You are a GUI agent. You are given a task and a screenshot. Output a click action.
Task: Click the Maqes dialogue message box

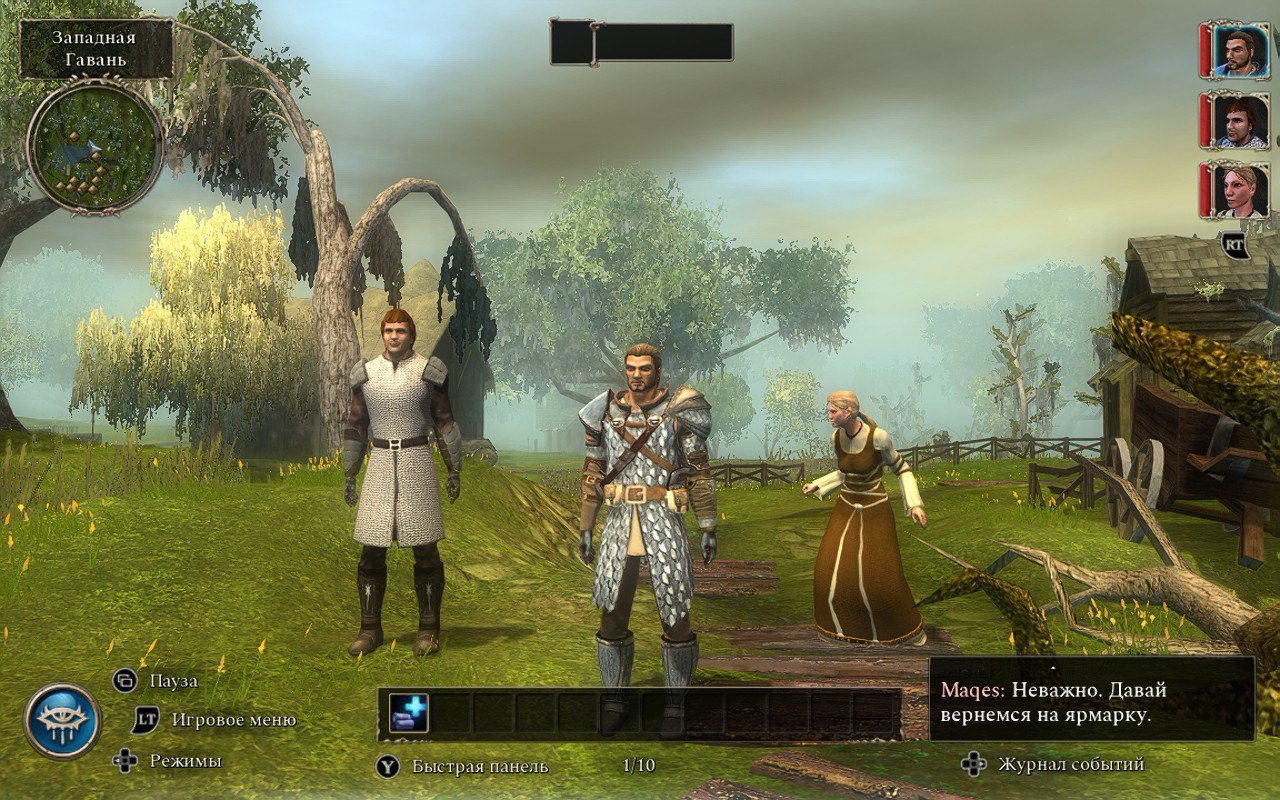click(1091, 698)
